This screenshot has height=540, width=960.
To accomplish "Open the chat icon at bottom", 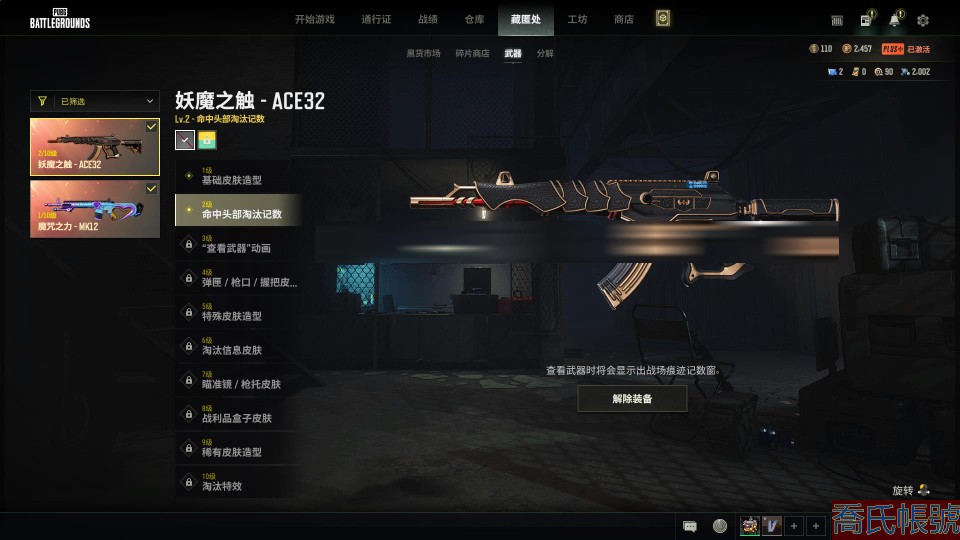I will tap(690, 526).
